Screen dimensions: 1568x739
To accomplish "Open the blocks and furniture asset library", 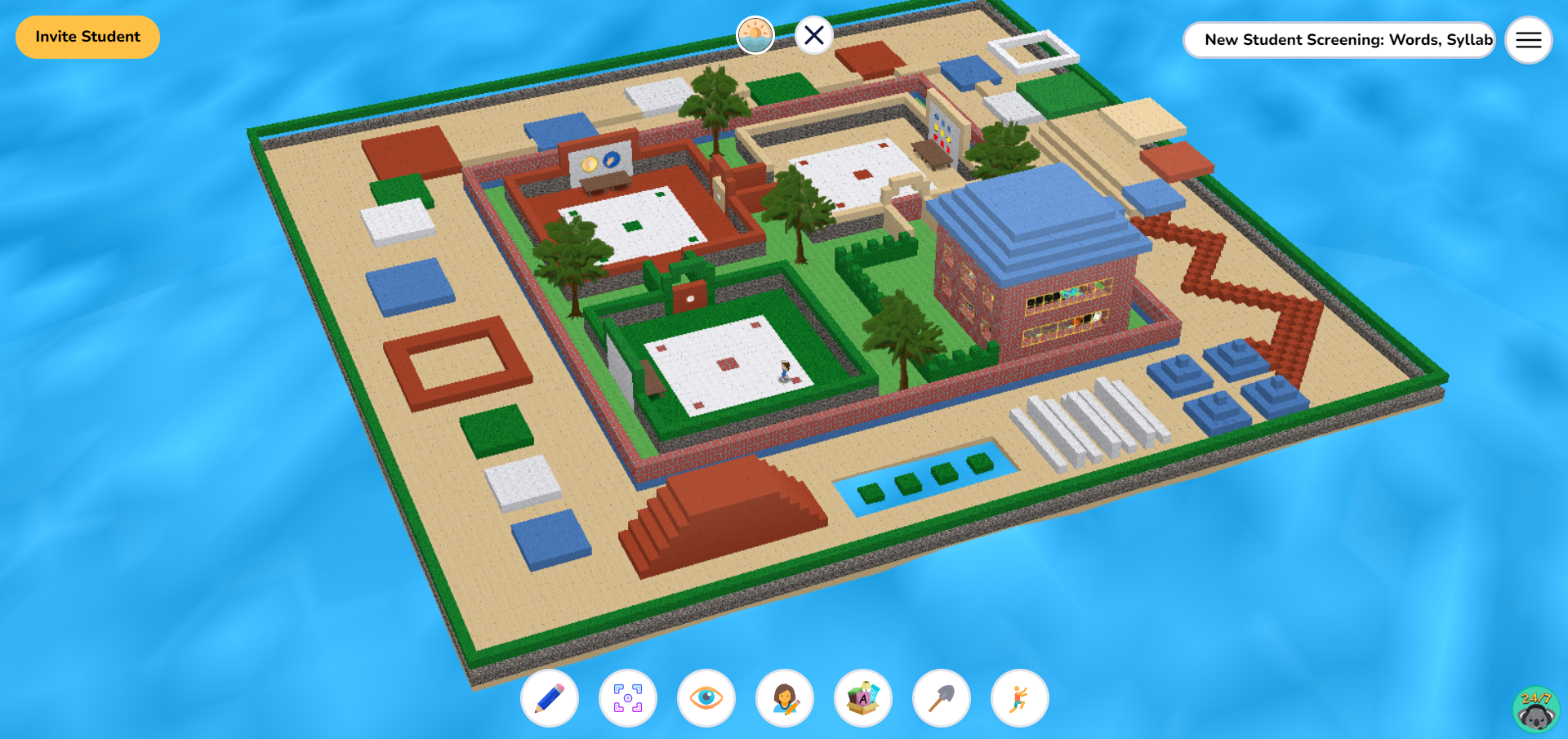I will [863, 698].
